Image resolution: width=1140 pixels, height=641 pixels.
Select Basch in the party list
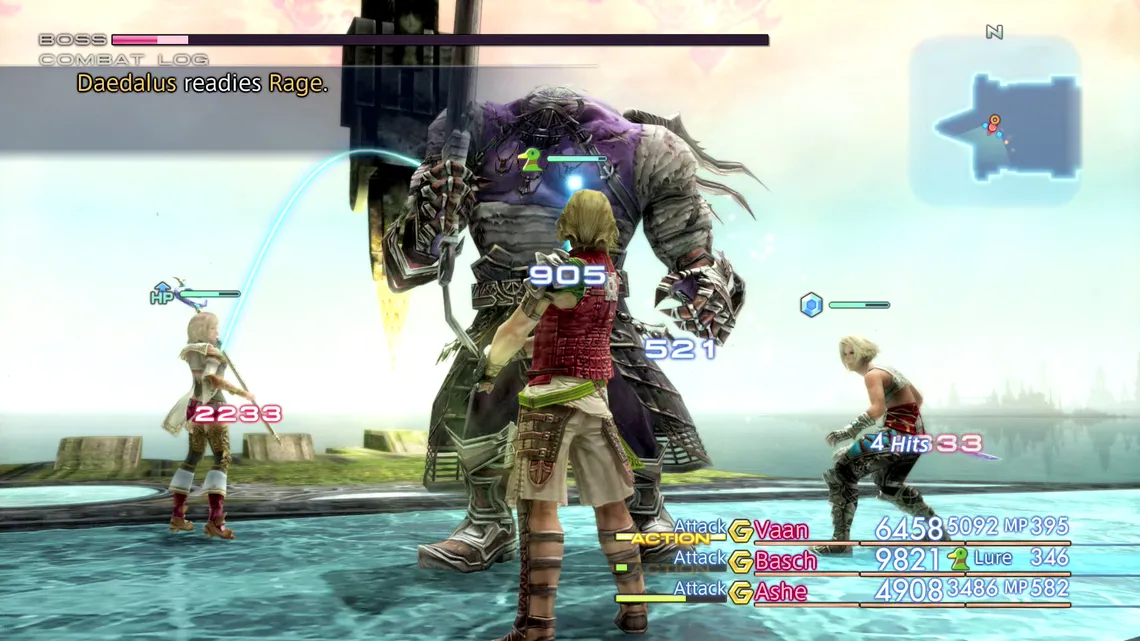[x=785, y=560]
